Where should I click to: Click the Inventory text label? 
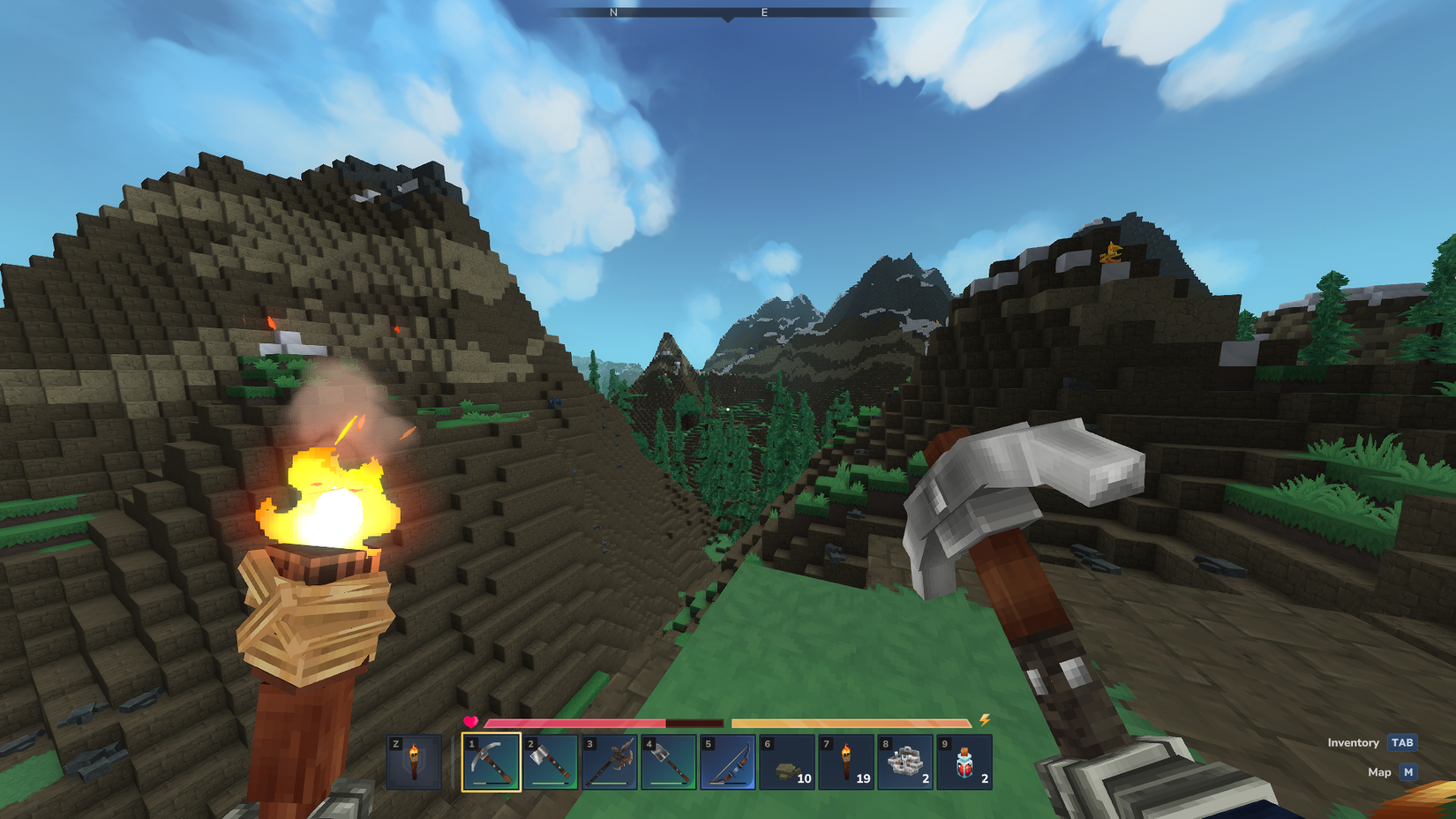[1352, 743]
